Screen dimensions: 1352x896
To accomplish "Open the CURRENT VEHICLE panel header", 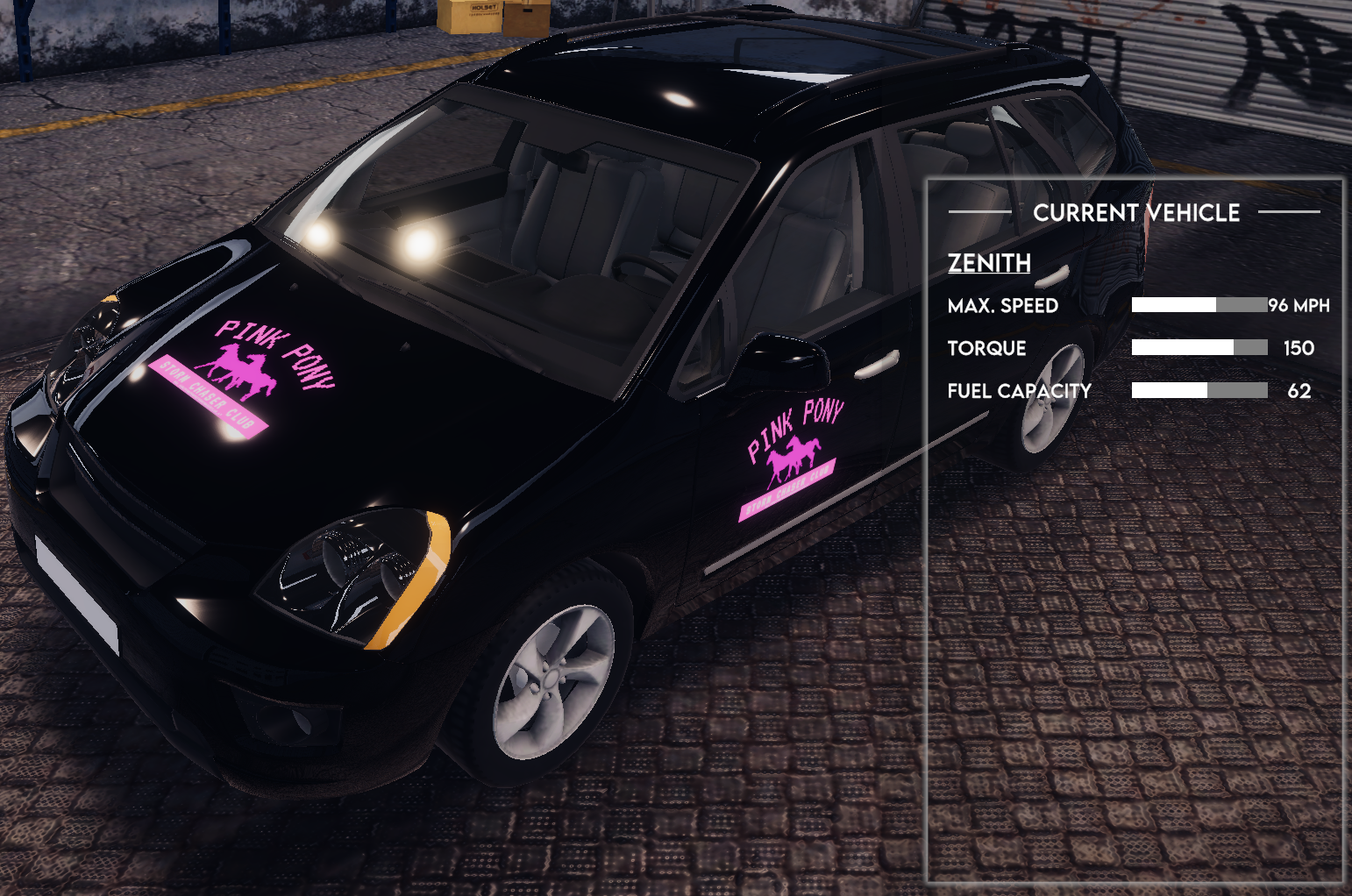I will click(1137, 212).
